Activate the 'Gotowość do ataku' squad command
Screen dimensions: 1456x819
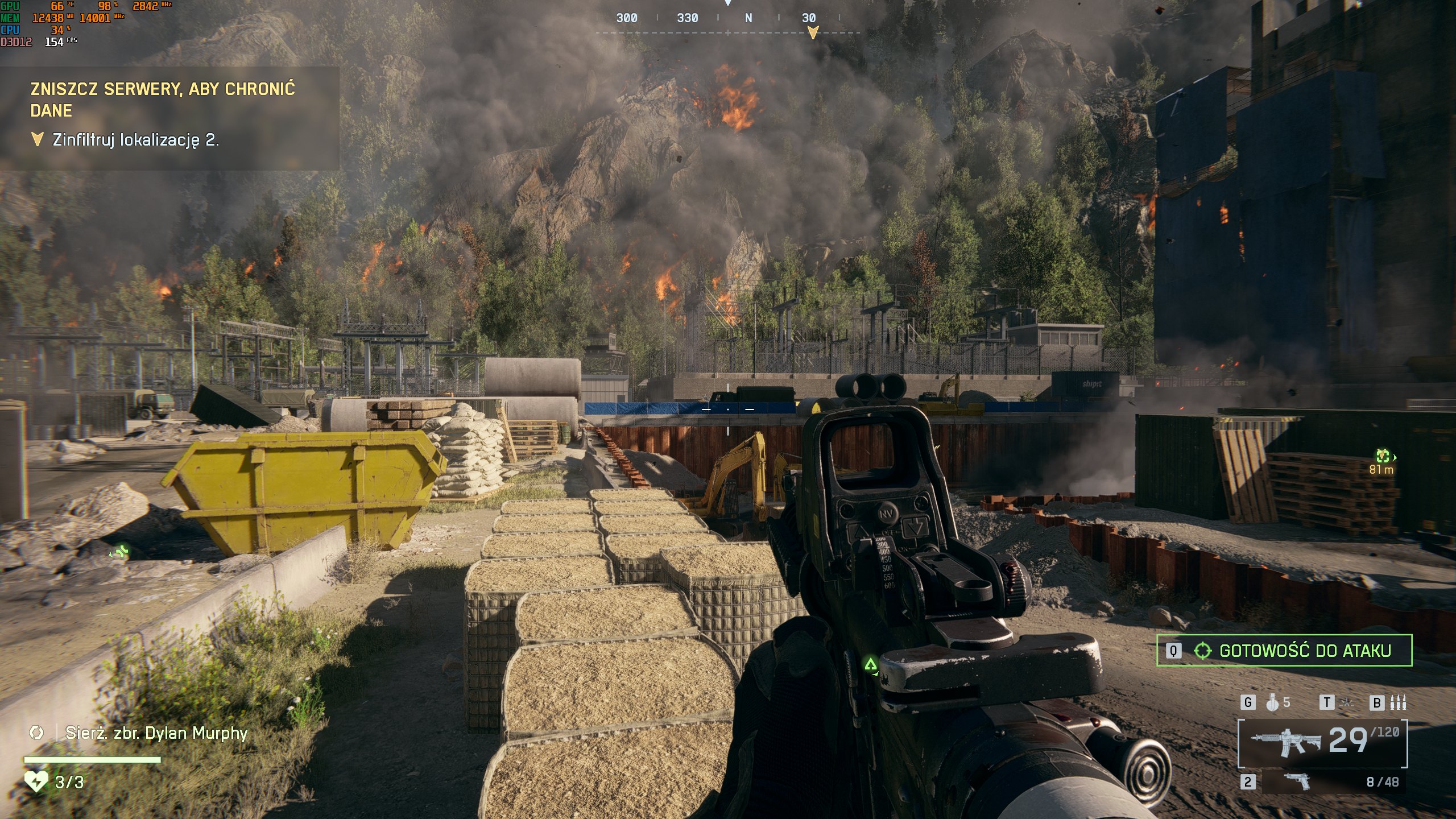(x=1284, y=650)
